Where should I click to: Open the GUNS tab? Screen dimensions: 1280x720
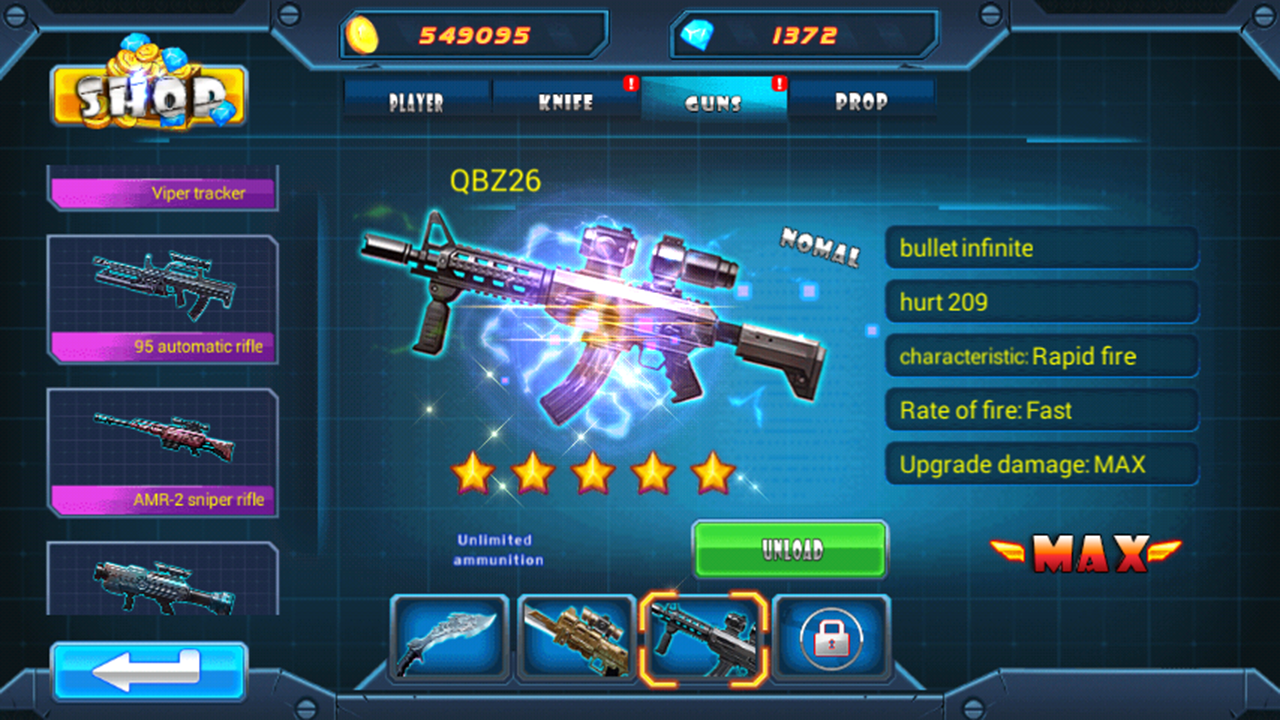[x=714, y=101]
